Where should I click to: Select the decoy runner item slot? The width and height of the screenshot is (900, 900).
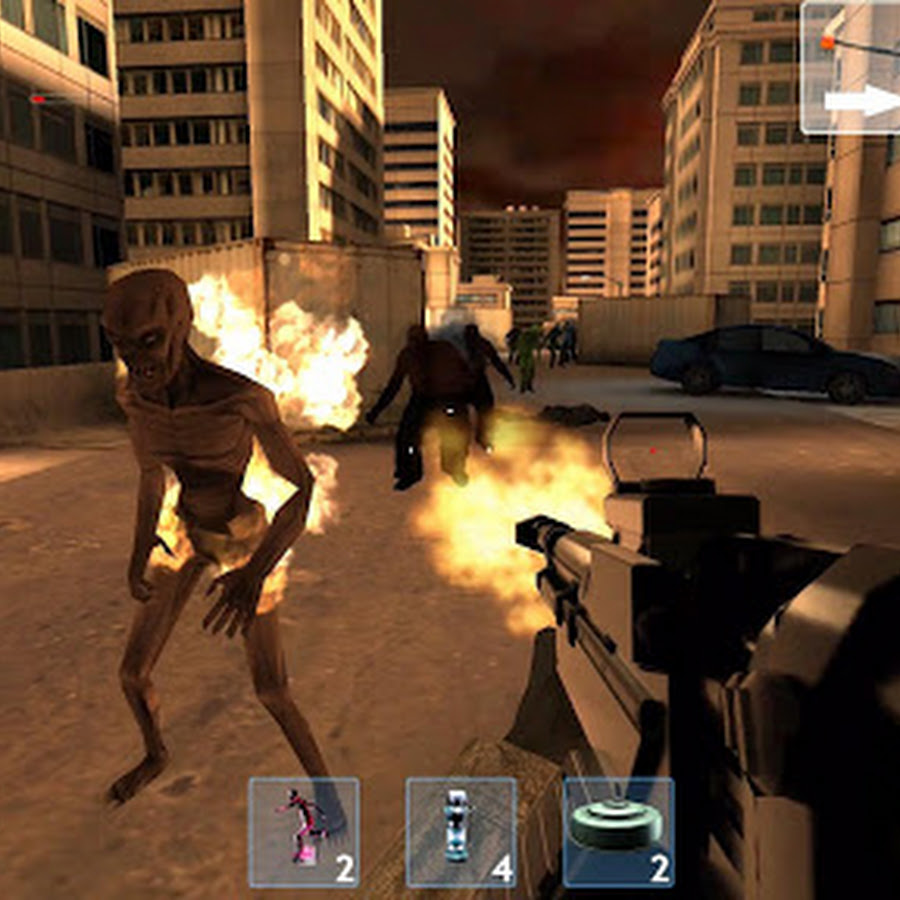[x=304, y=832]
